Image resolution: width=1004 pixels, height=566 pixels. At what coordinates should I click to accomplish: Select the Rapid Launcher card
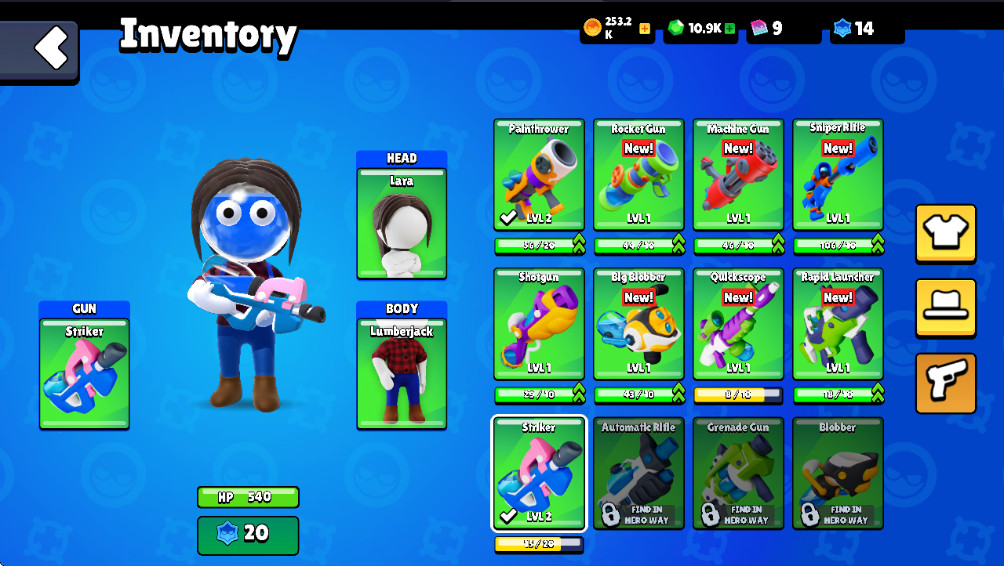click(x=838, y=323)
